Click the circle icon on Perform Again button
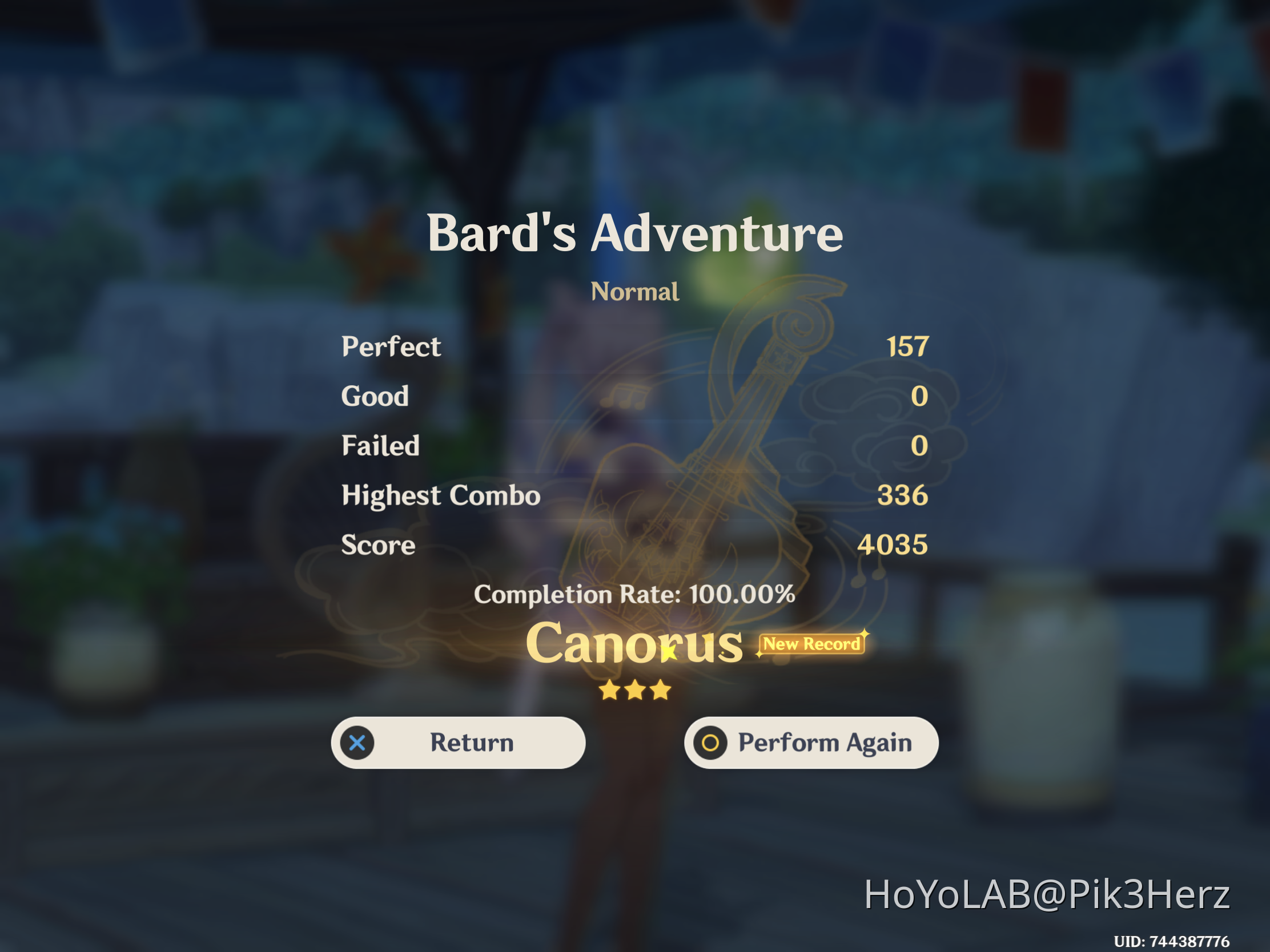Image resolution: width=1270 pixels, height=952 pixels. pos(710,743)
